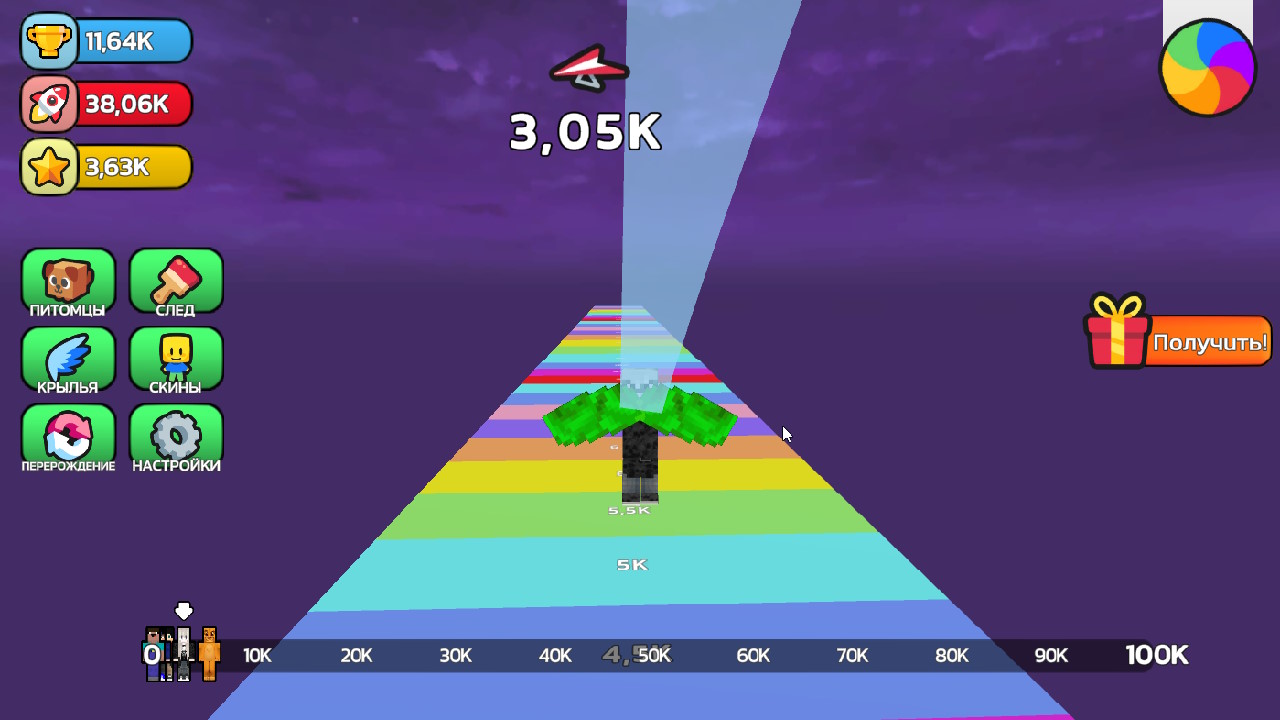Select the white skeleton character thumbnail

point(184,652)
